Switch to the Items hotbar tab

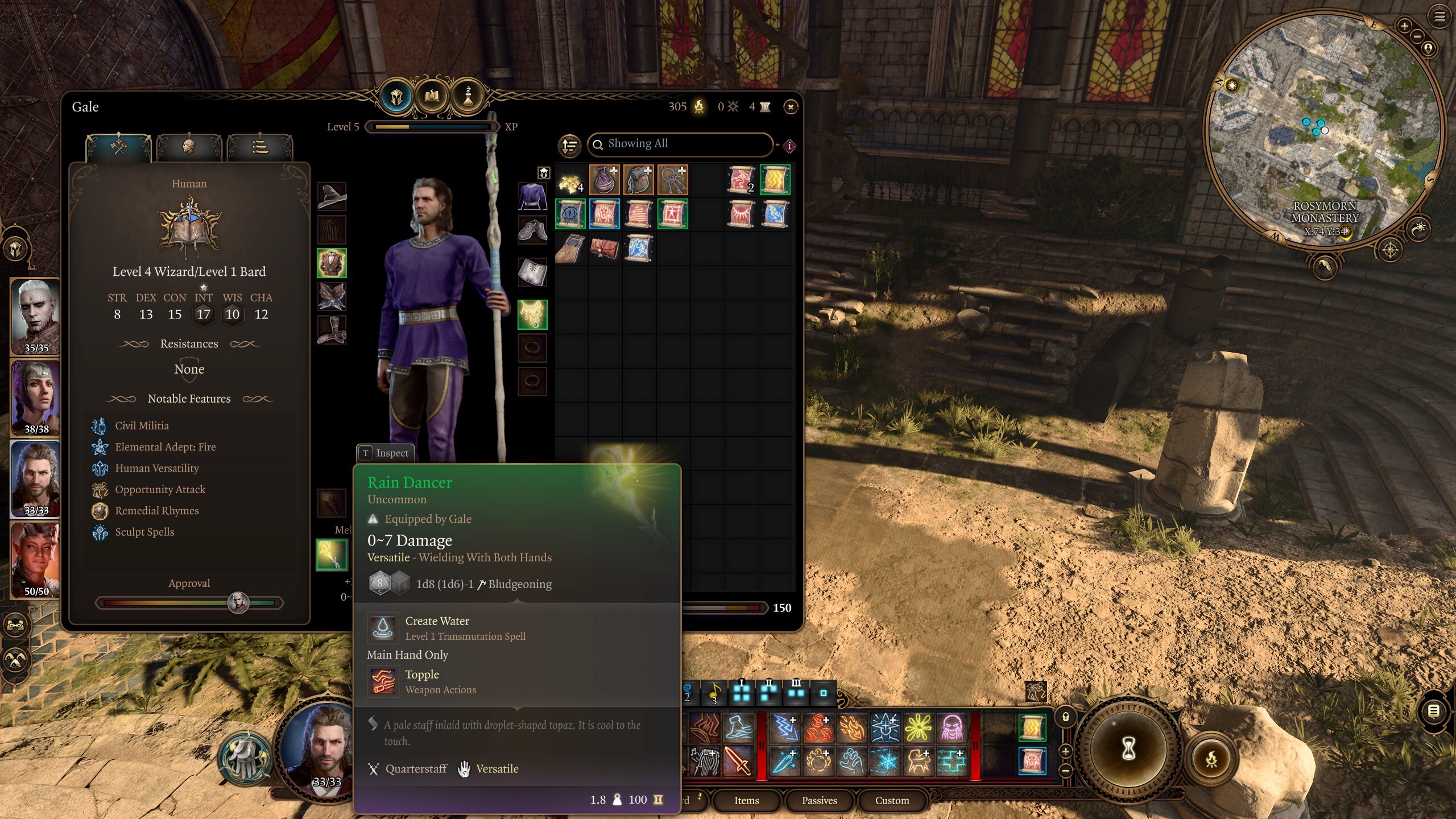pos(746,800)
